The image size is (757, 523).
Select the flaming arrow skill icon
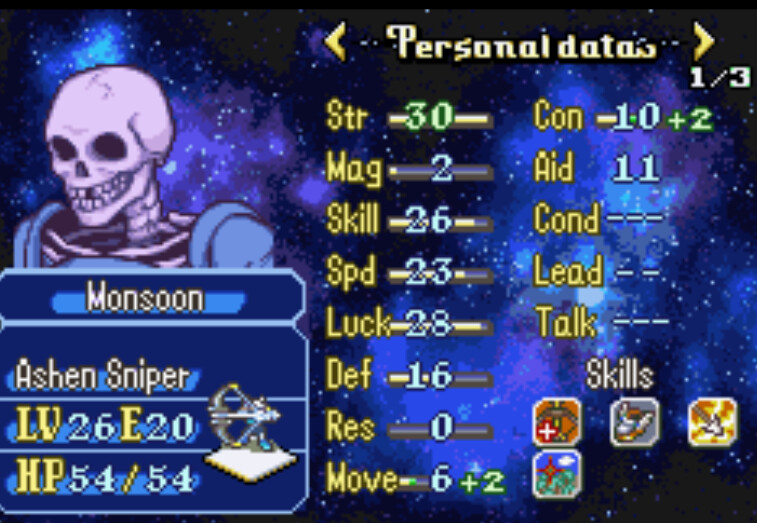click(x=713, y=421)
